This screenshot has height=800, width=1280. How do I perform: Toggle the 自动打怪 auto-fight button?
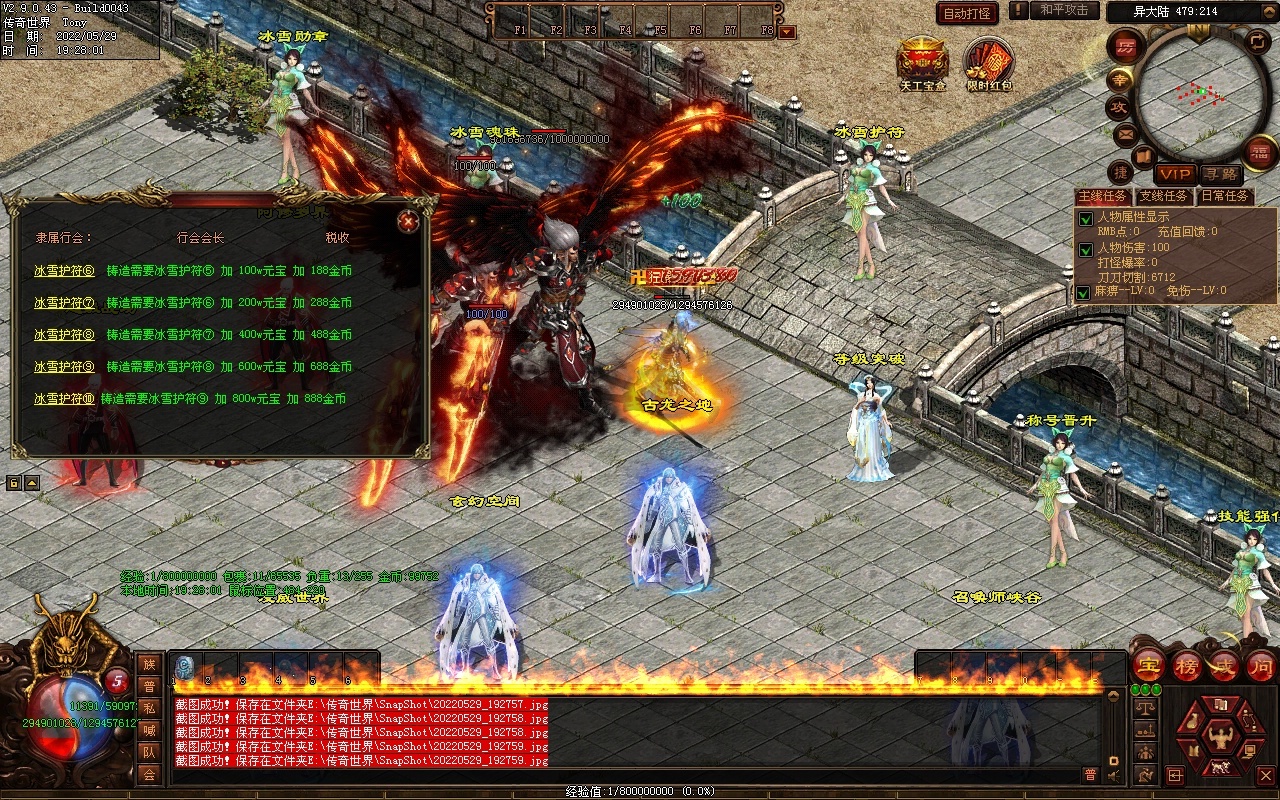pyautogui.click(x=967, y=13)
